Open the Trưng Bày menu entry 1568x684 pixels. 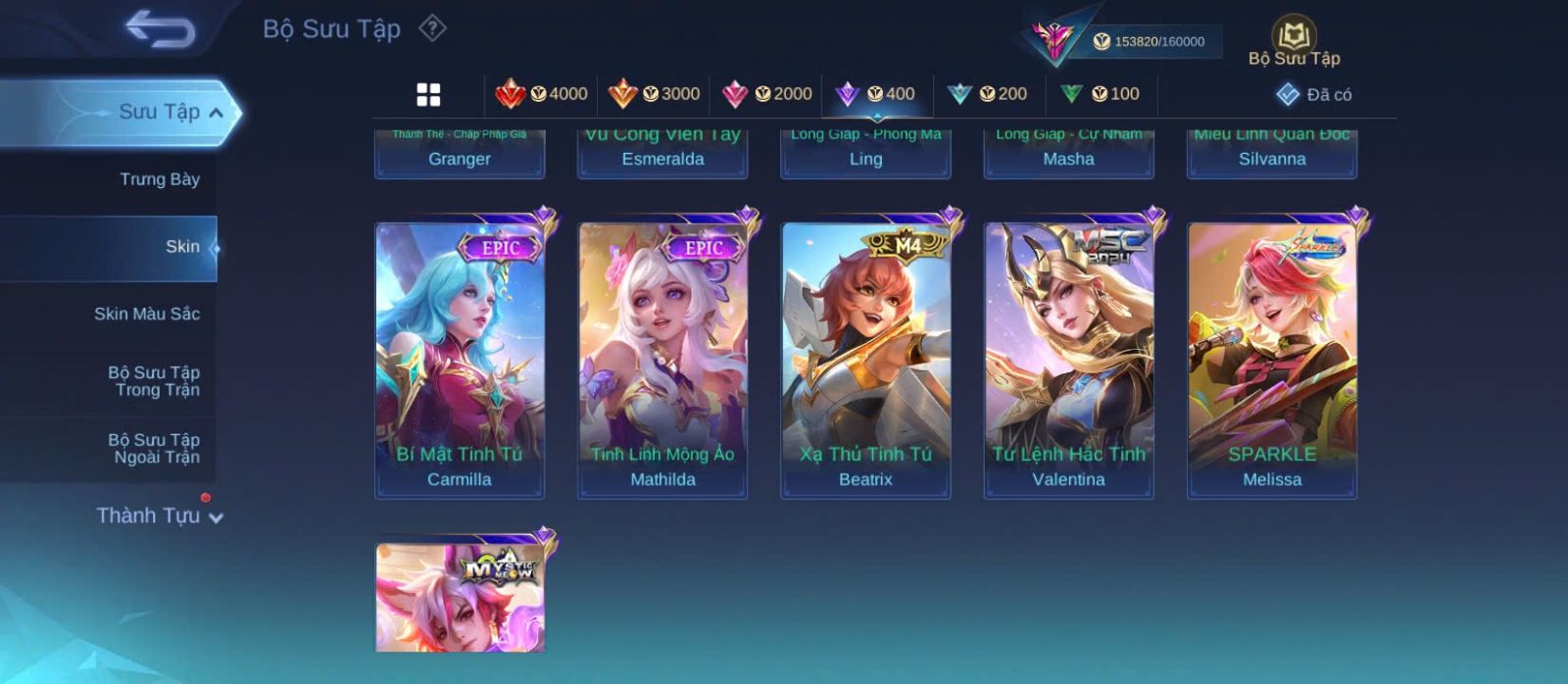click(x=159, y=179)
